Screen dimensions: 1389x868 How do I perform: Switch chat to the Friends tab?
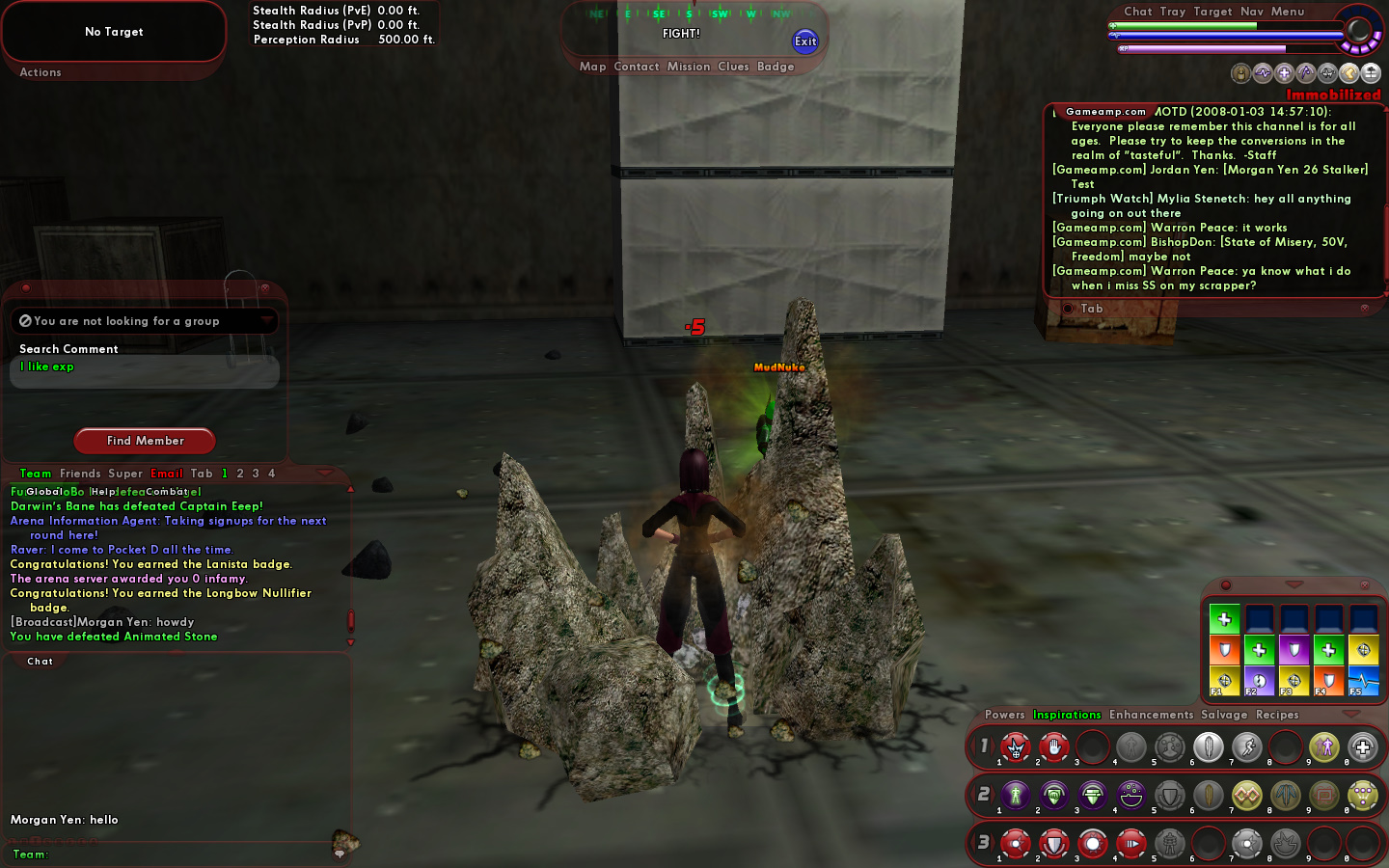click(80, 474)
